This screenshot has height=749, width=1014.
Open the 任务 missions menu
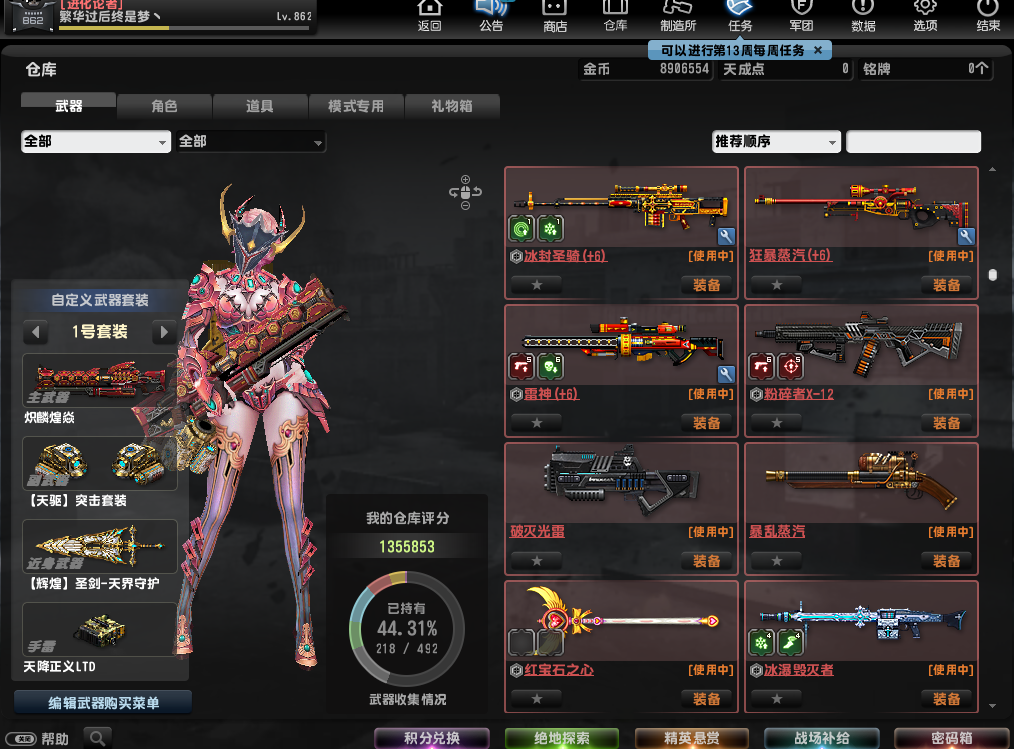pyautogui.click(x=740, y=15)
